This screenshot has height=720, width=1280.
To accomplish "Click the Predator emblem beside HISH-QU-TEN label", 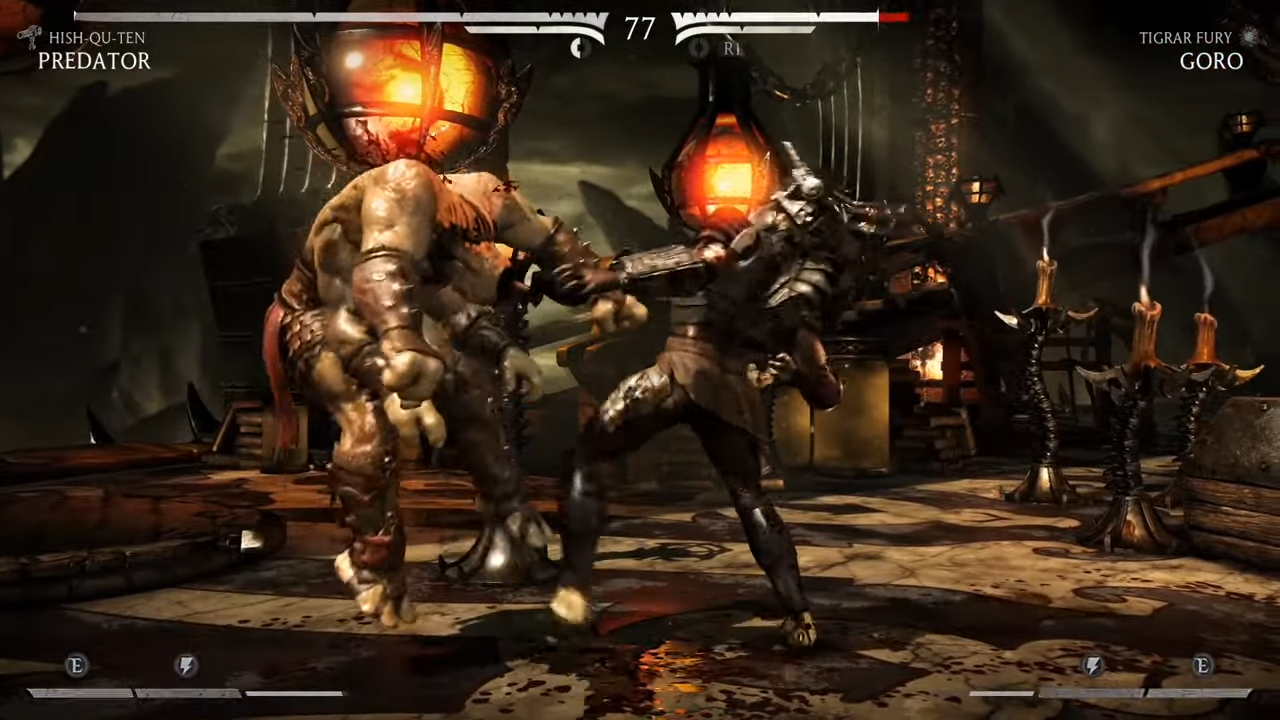I will point(28,36).
